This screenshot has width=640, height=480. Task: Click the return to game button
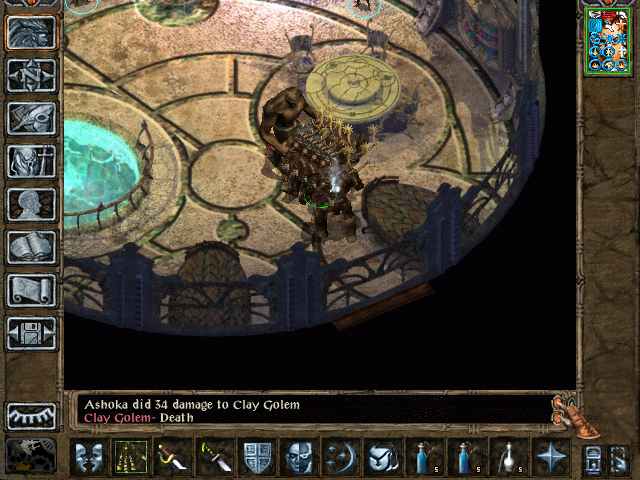[x=31, y=33]
